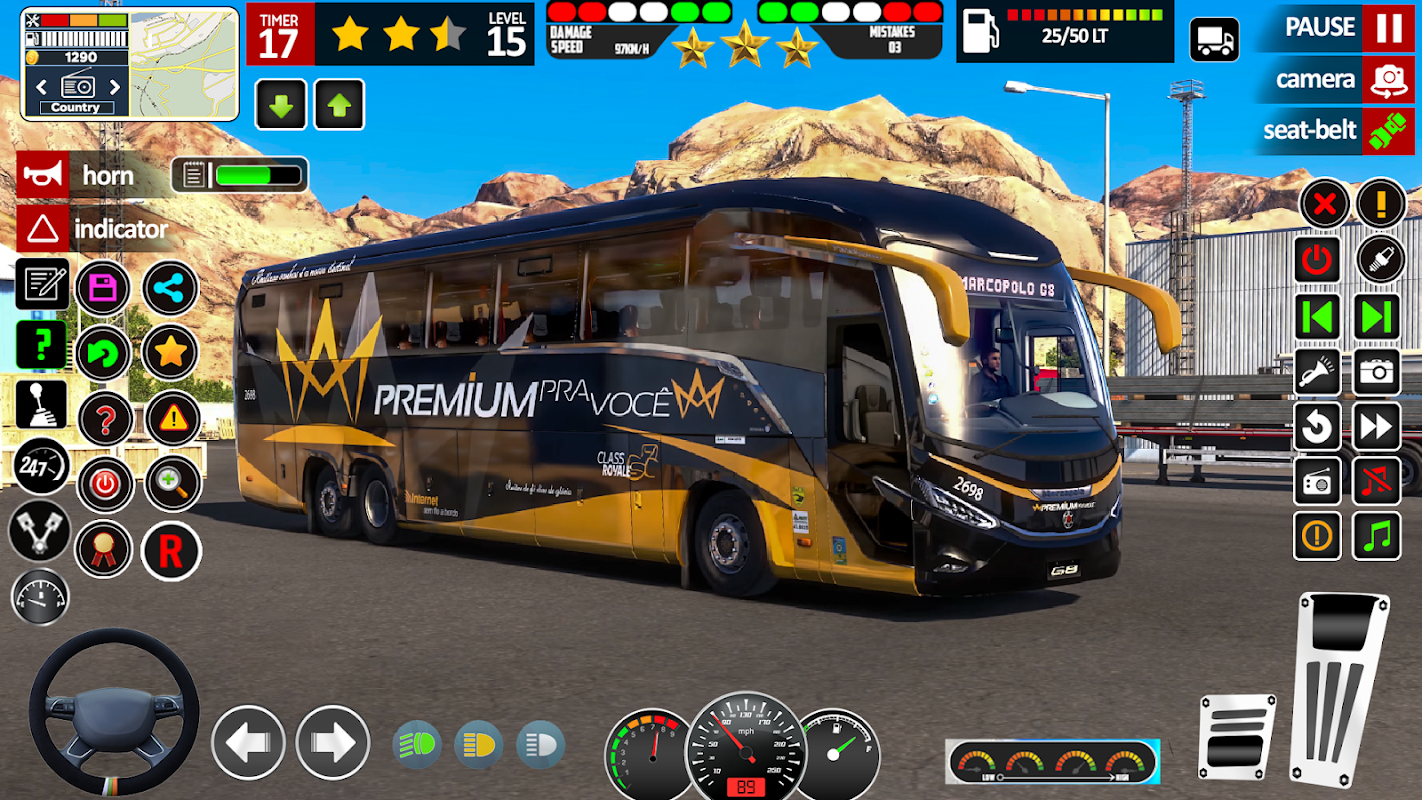Switch the camera view

tap(1388, 80)
